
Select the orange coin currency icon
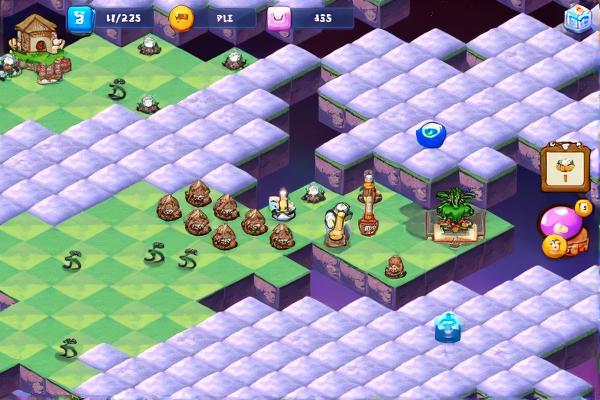point(181,17)
